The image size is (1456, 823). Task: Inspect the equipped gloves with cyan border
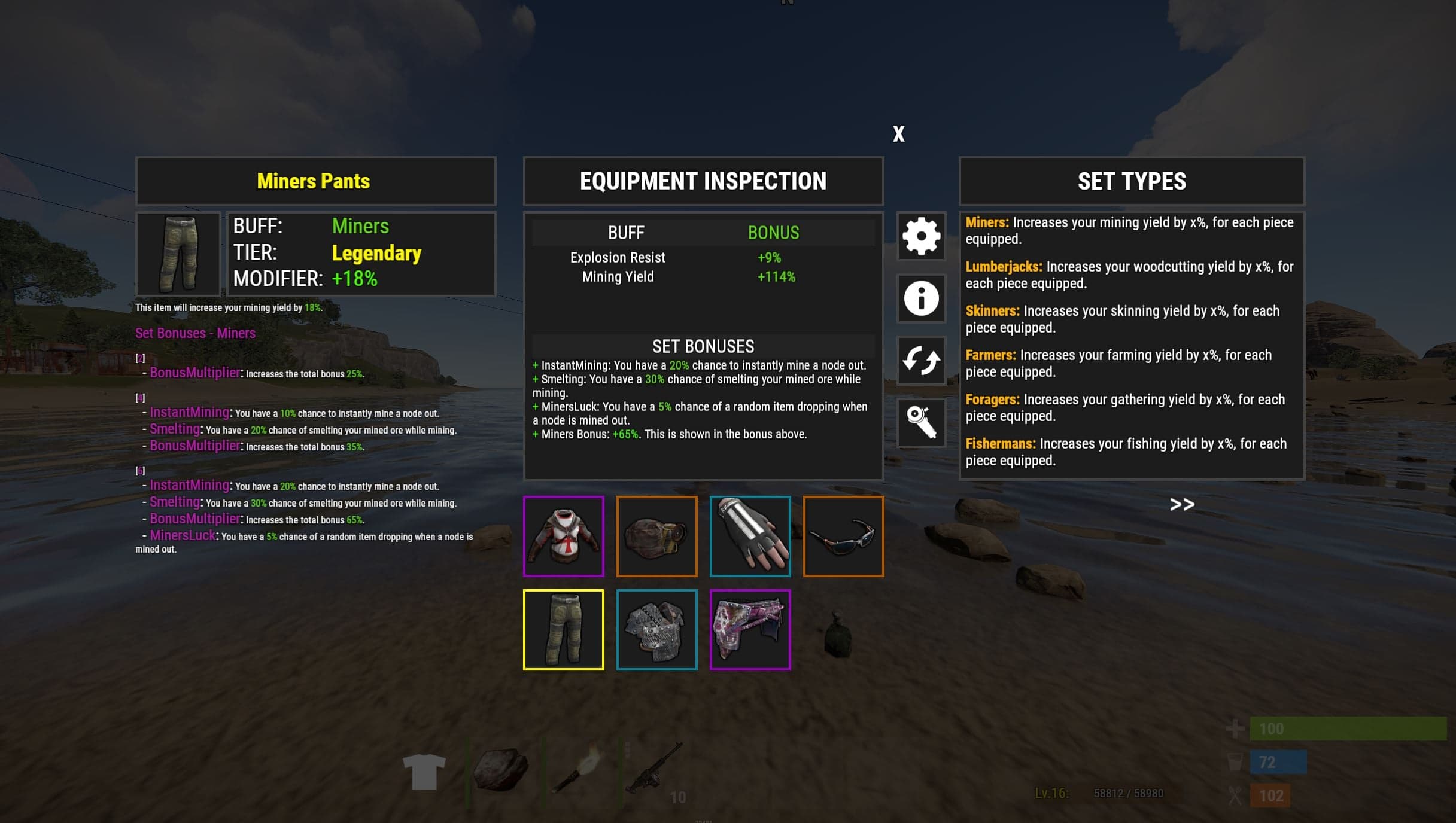pyautogui.click(x=750, y=535)
